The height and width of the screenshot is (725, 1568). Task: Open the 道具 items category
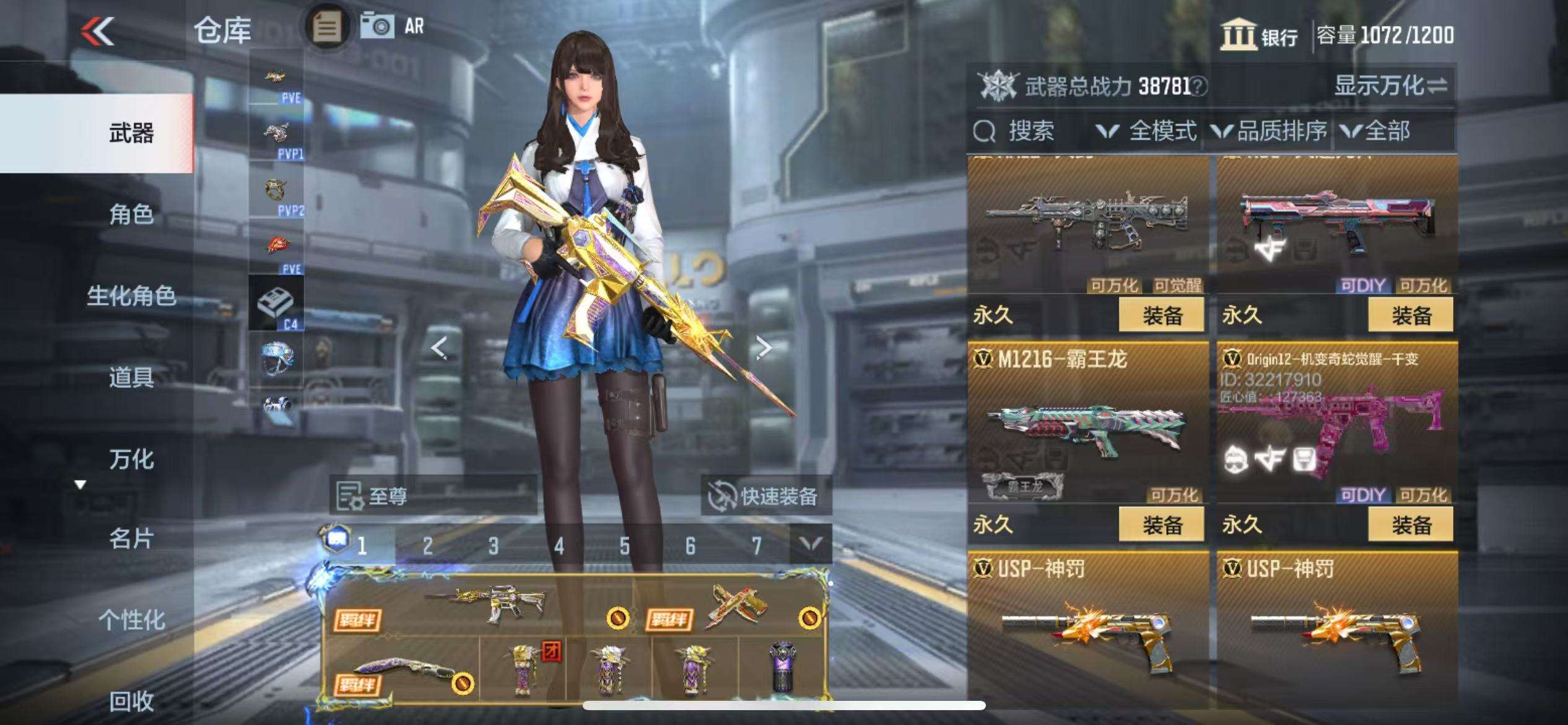click(131, 377)
